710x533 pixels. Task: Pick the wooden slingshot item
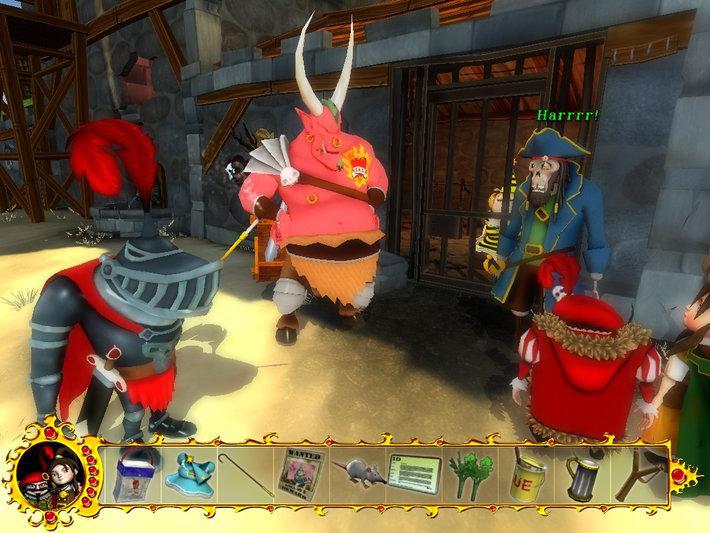(x=636, y=471)
